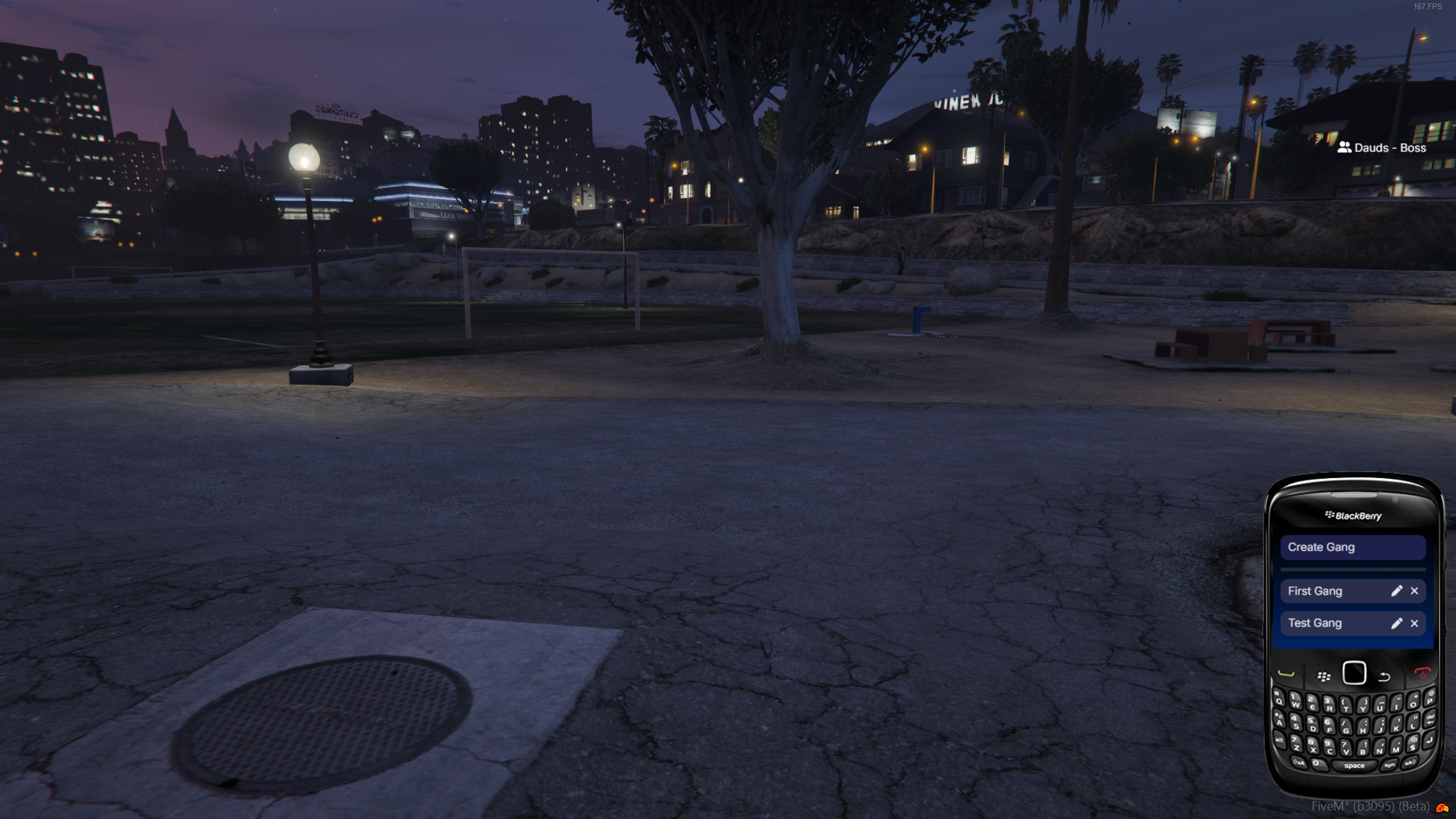1456x819 pixels.
Task: Remove Test Gang using its X
Action: tap(1414, 623)
